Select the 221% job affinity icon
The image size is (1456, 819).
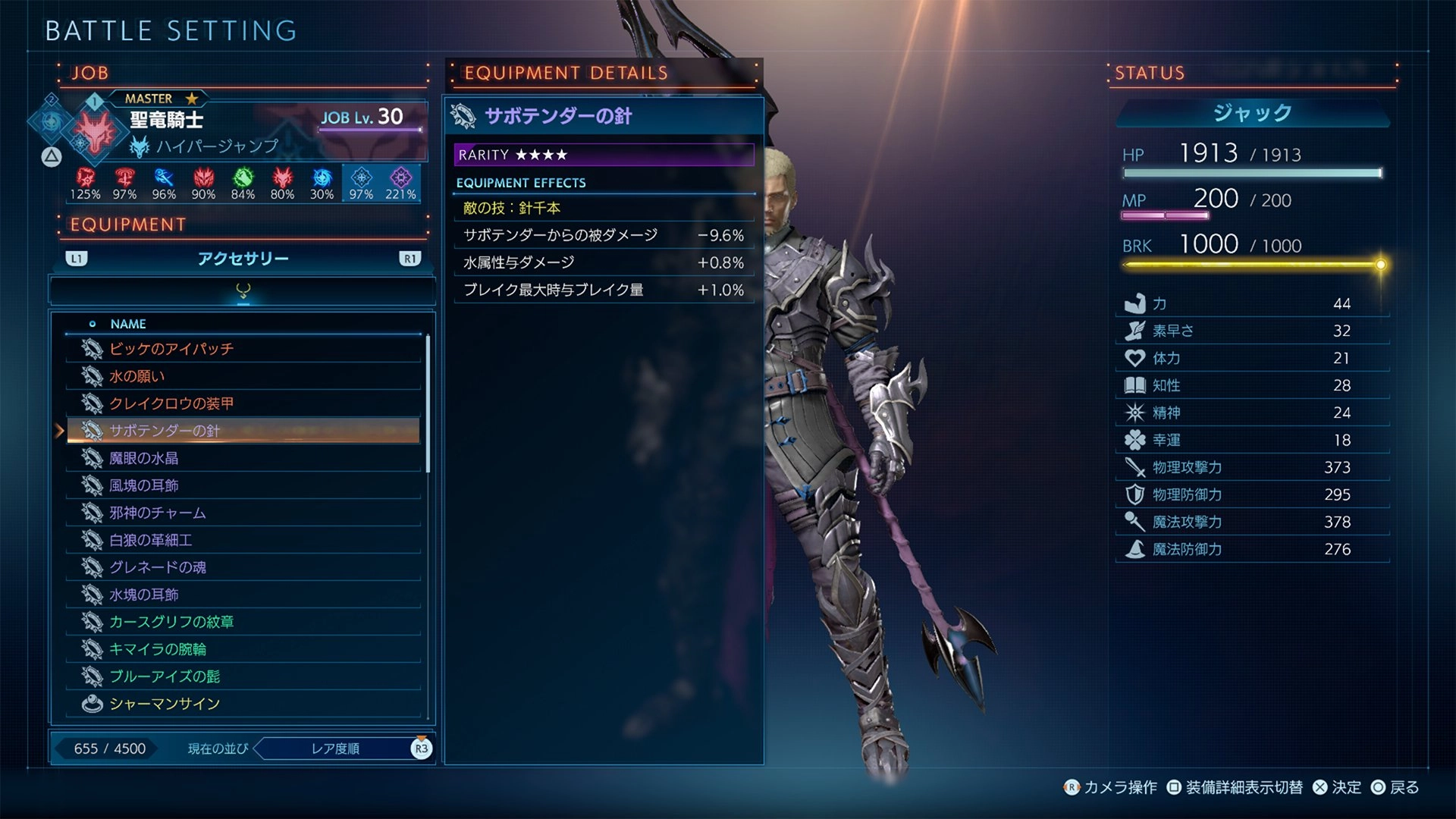[x=400, y=184]
